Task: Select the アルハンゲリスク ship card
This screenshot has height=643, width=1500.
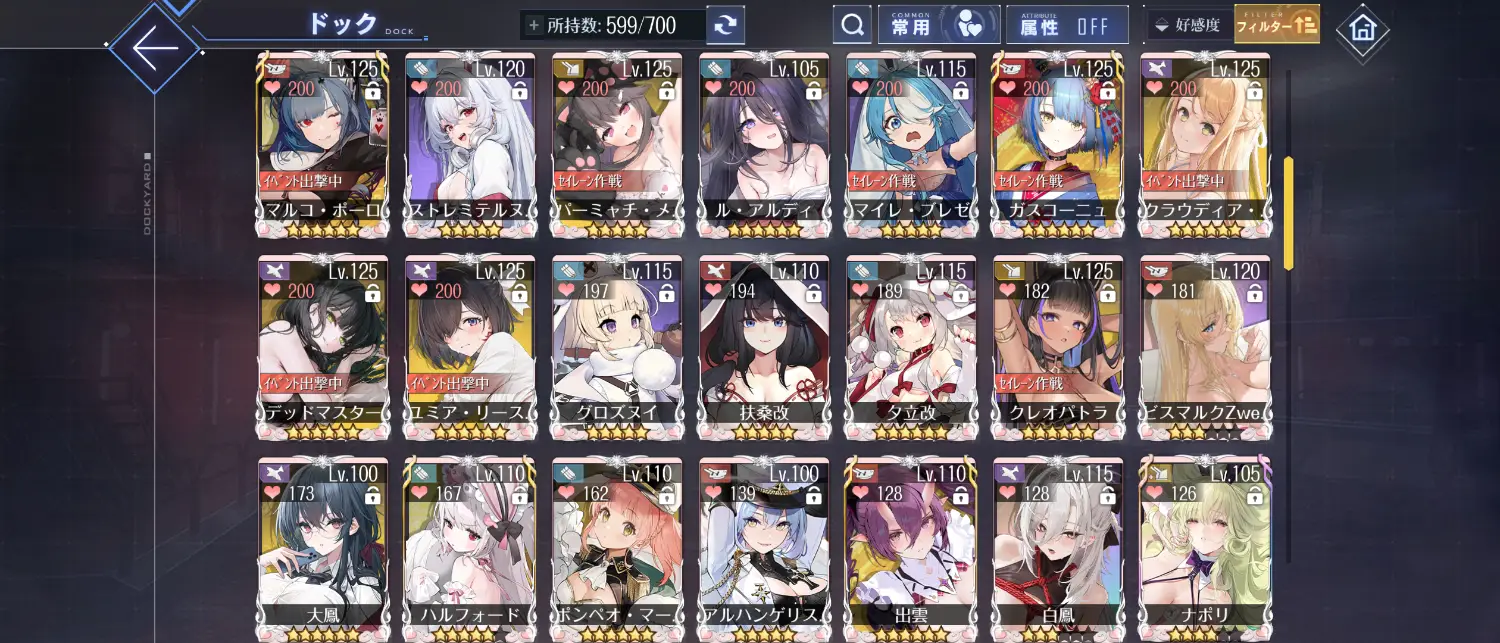Action: click(x=764, y=550)
